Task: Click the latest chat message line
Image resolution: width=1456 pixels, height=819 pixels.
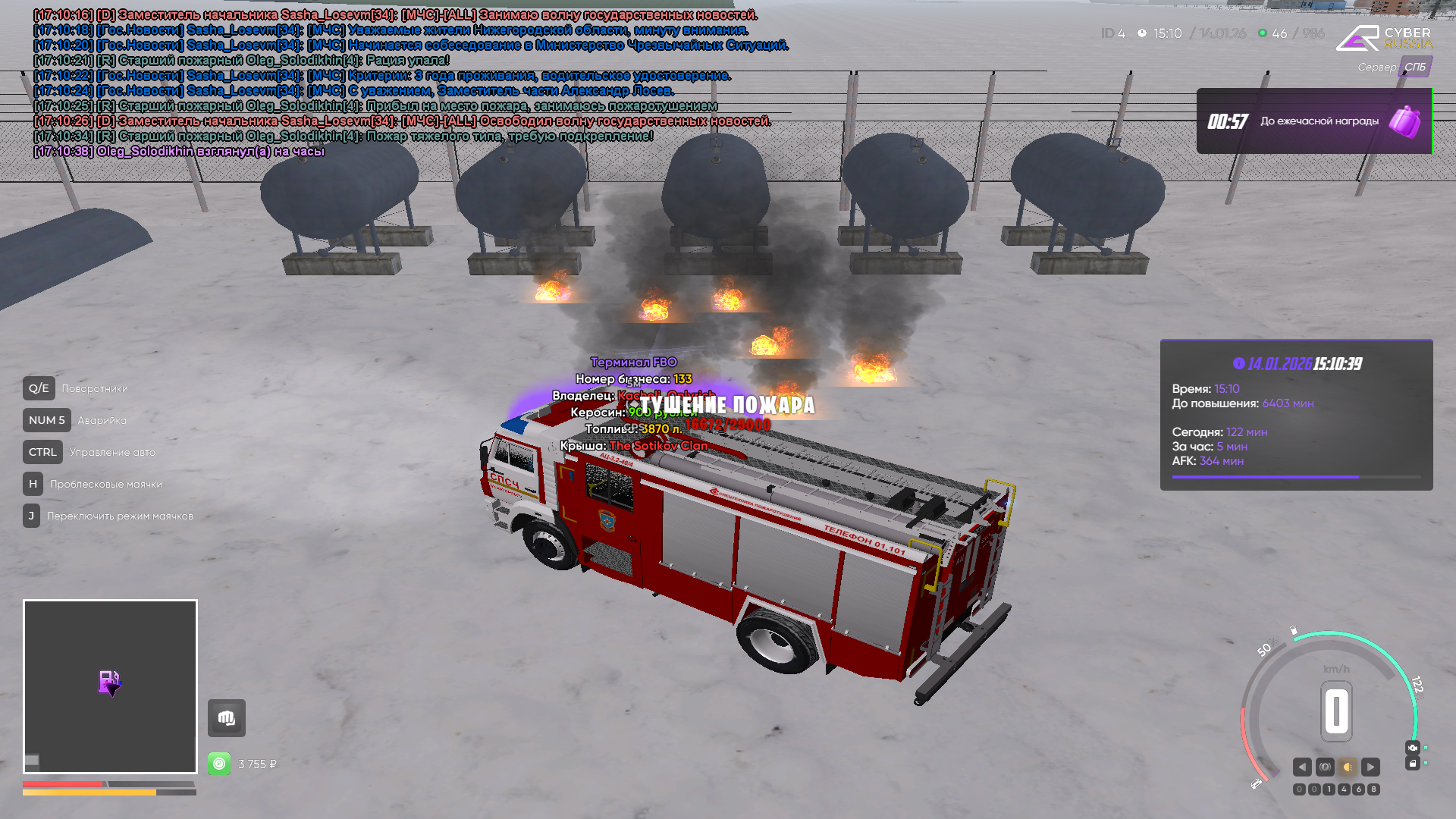Action: [179, 152]
